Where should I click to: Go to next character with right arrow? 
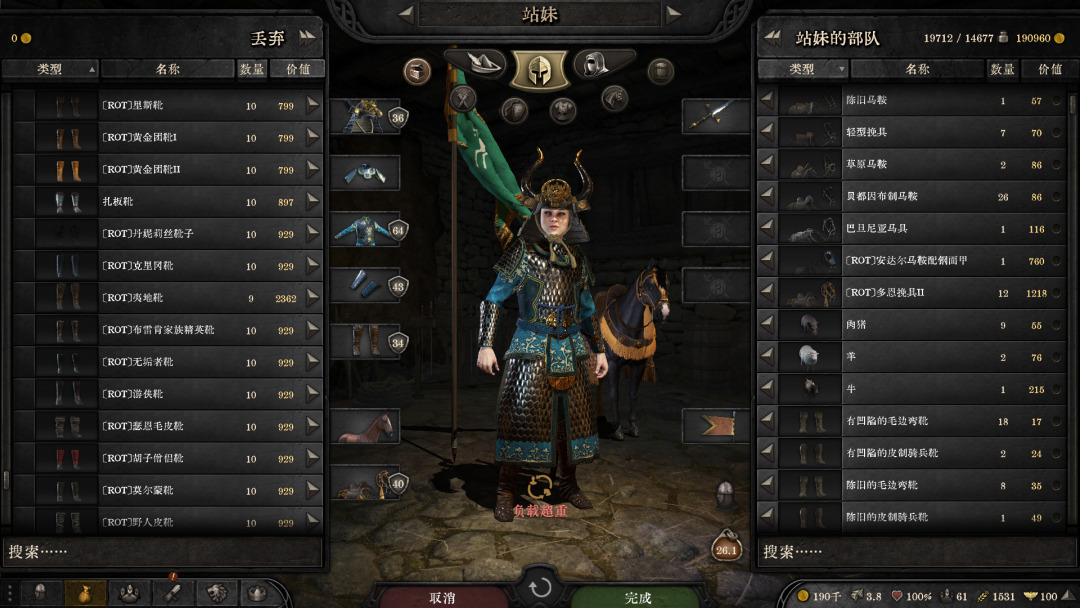click(x=673, y=13)
